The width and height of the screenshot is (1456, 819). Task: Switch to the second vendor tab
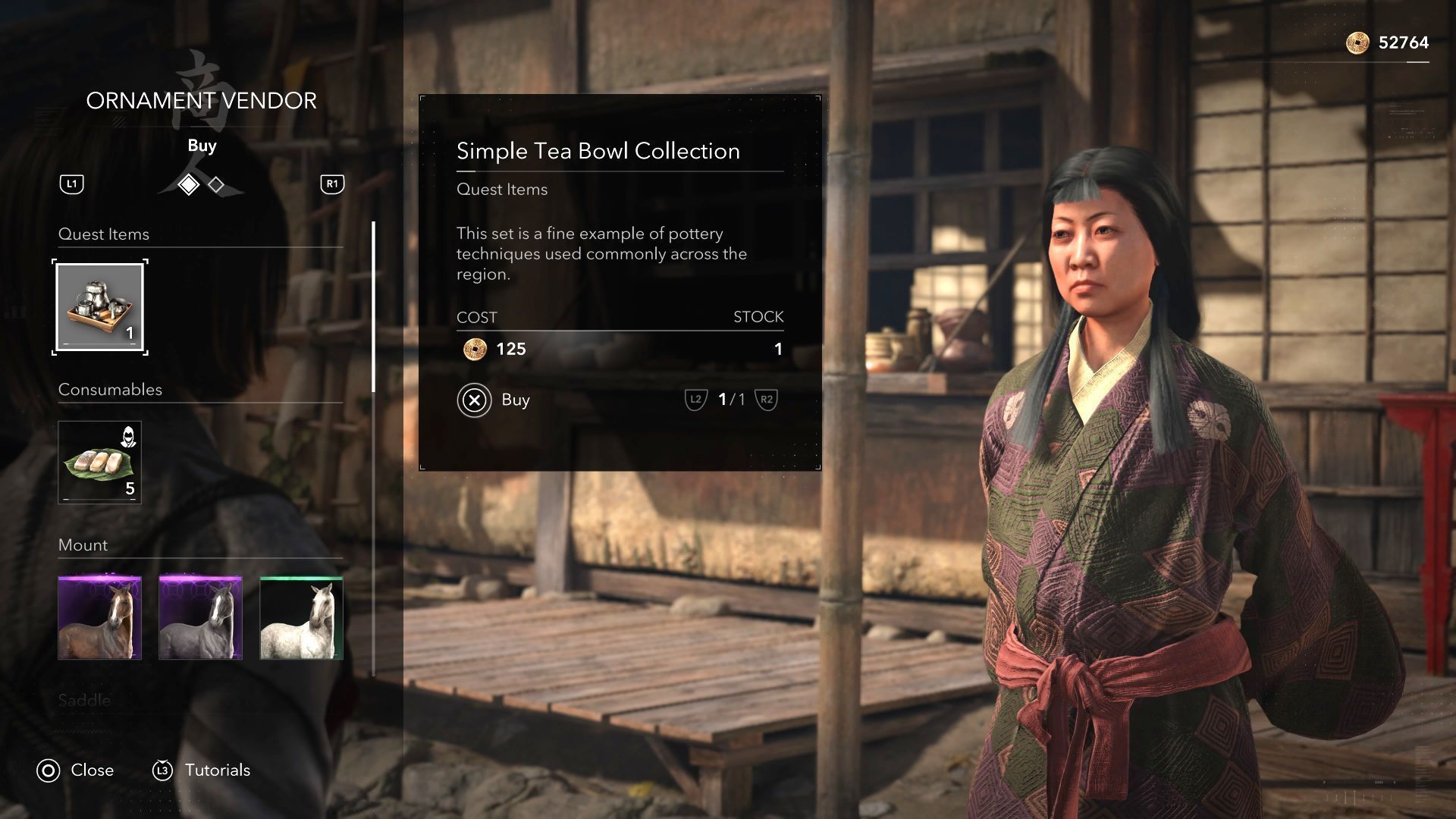pos(216,184)
